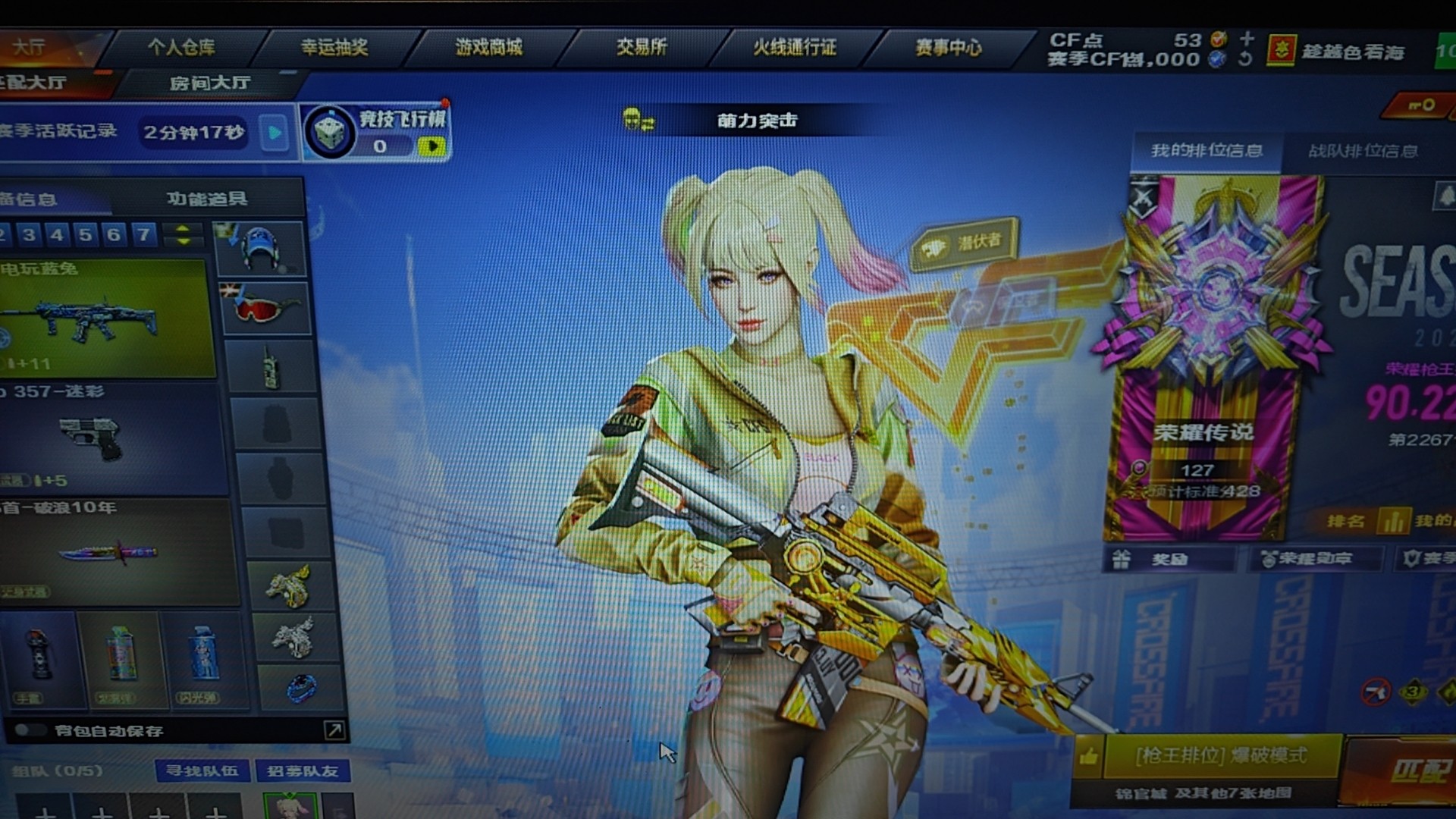Open the 奖励 rewards gift icon
The width and height of the screenshot is (1456, 819).
coord(1122,561)
